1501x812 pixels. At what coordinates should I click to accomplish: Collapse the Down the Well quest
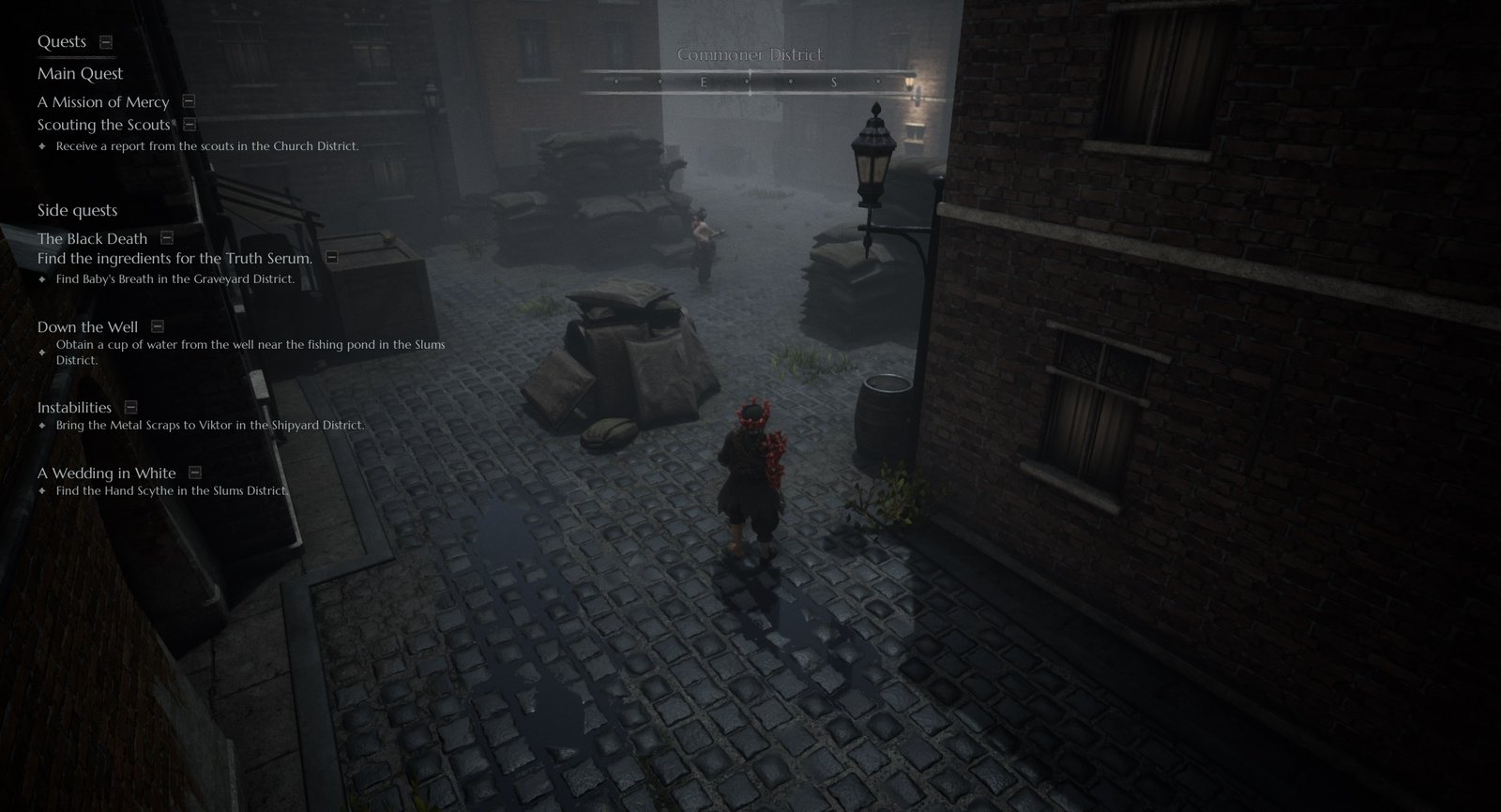[x=158, y=326]
